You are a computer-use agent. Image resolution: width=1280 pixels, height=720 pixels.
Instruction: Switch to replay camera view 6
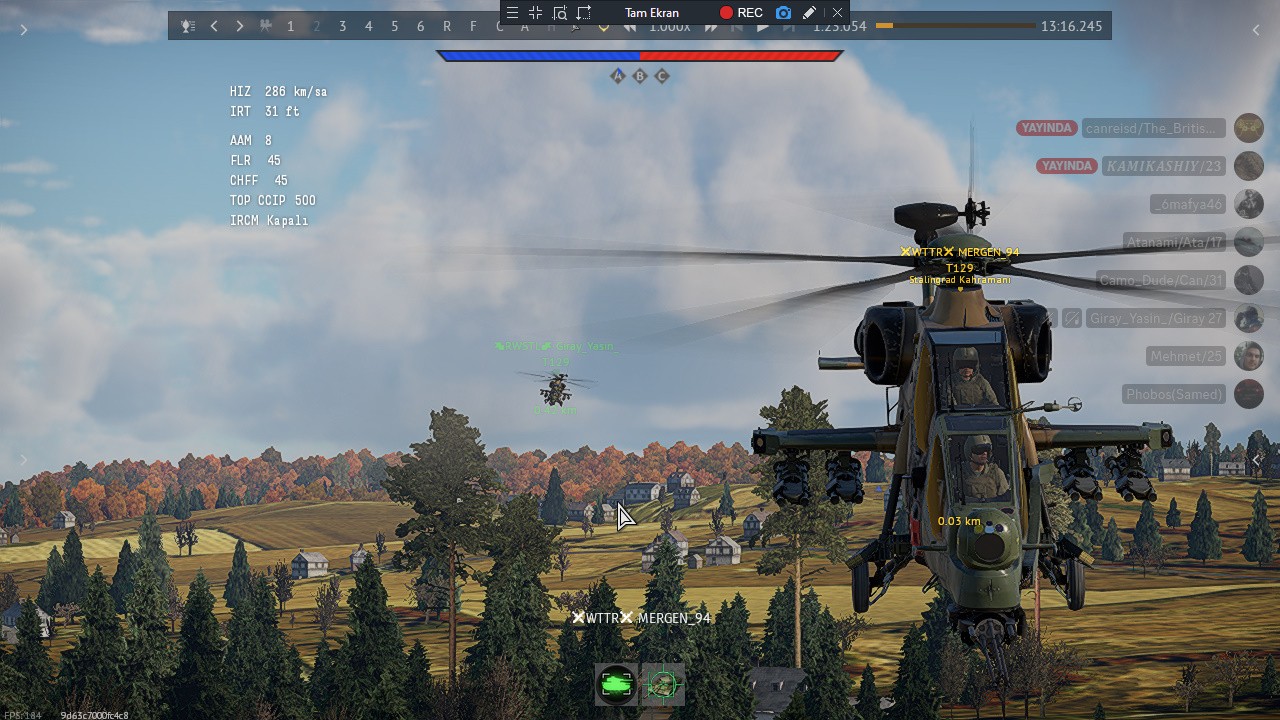(x=420, y=26)
